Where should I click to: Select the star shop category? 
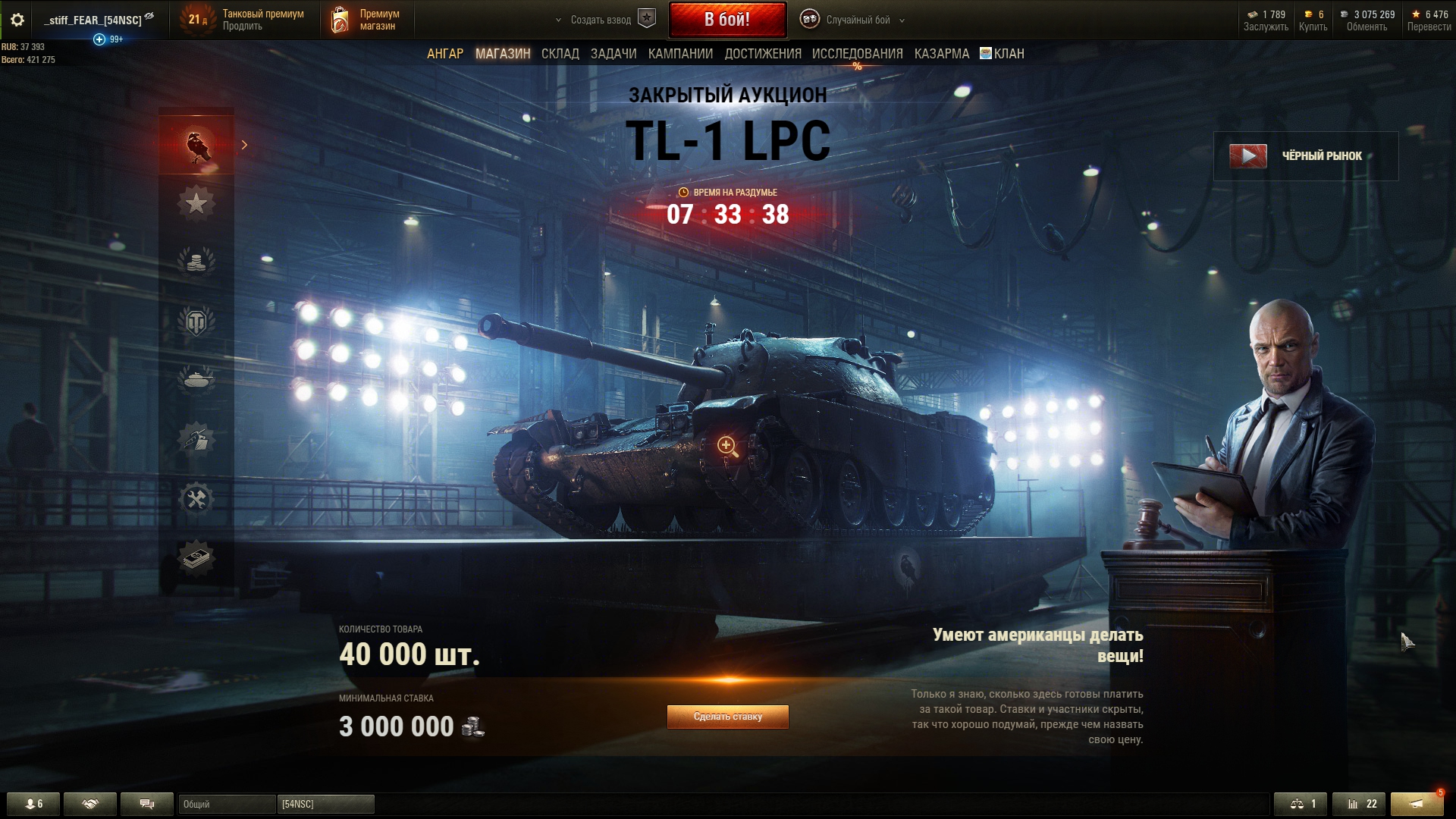click(196, 203)
